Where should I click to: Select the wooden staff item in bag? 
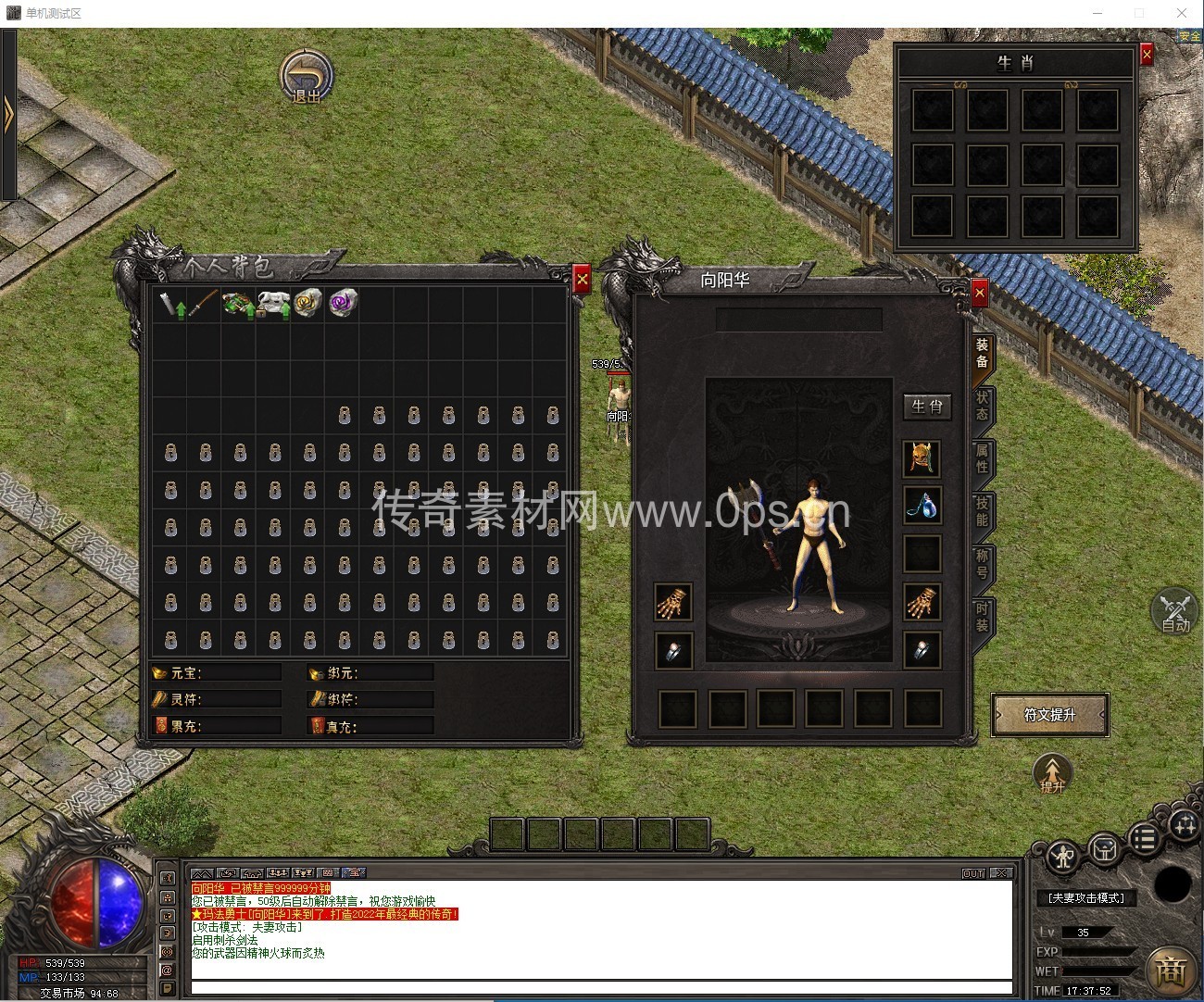205,303
